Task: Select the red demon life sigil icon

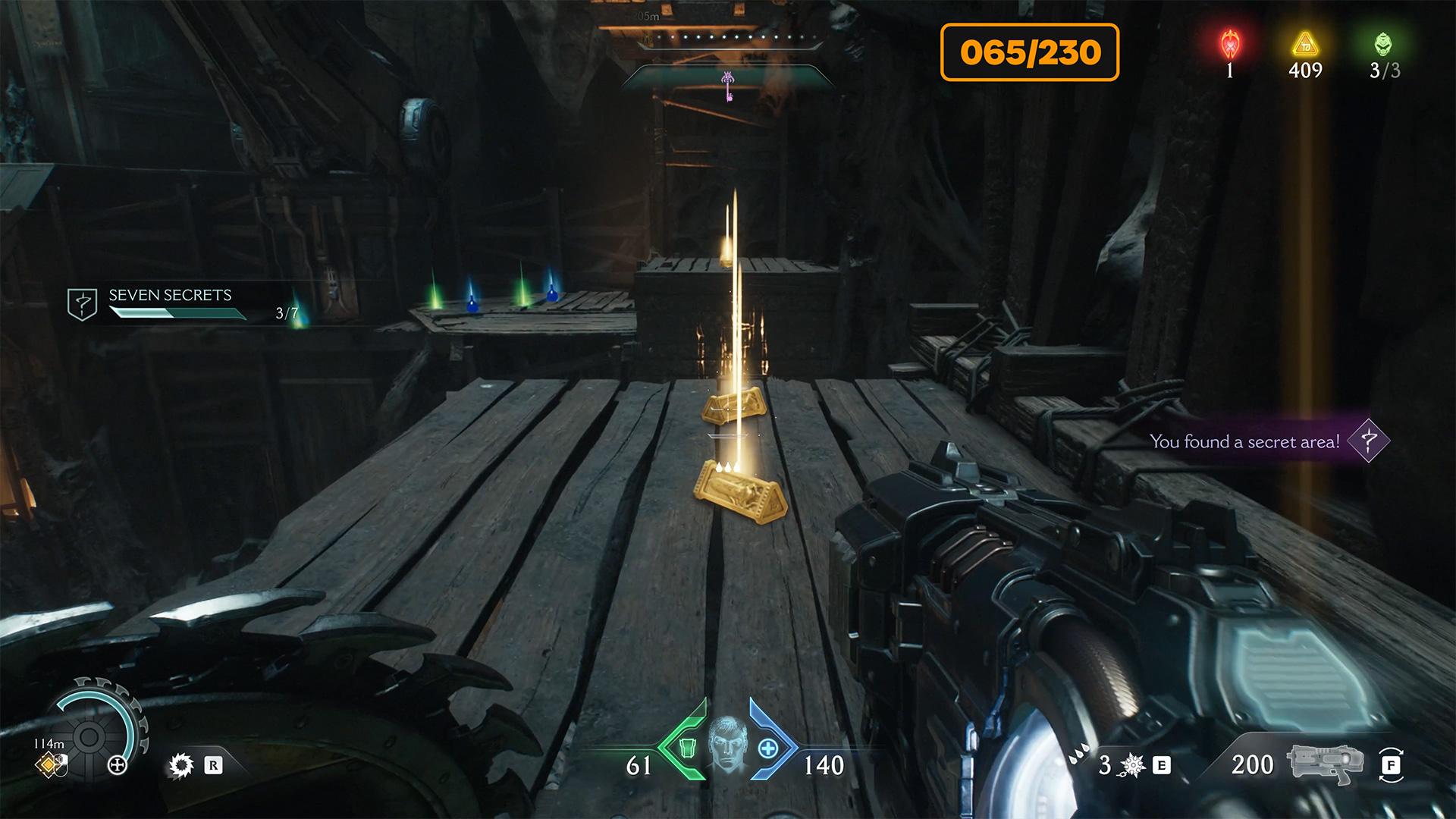Action: pyautogui.click(x=1230, y=45)
